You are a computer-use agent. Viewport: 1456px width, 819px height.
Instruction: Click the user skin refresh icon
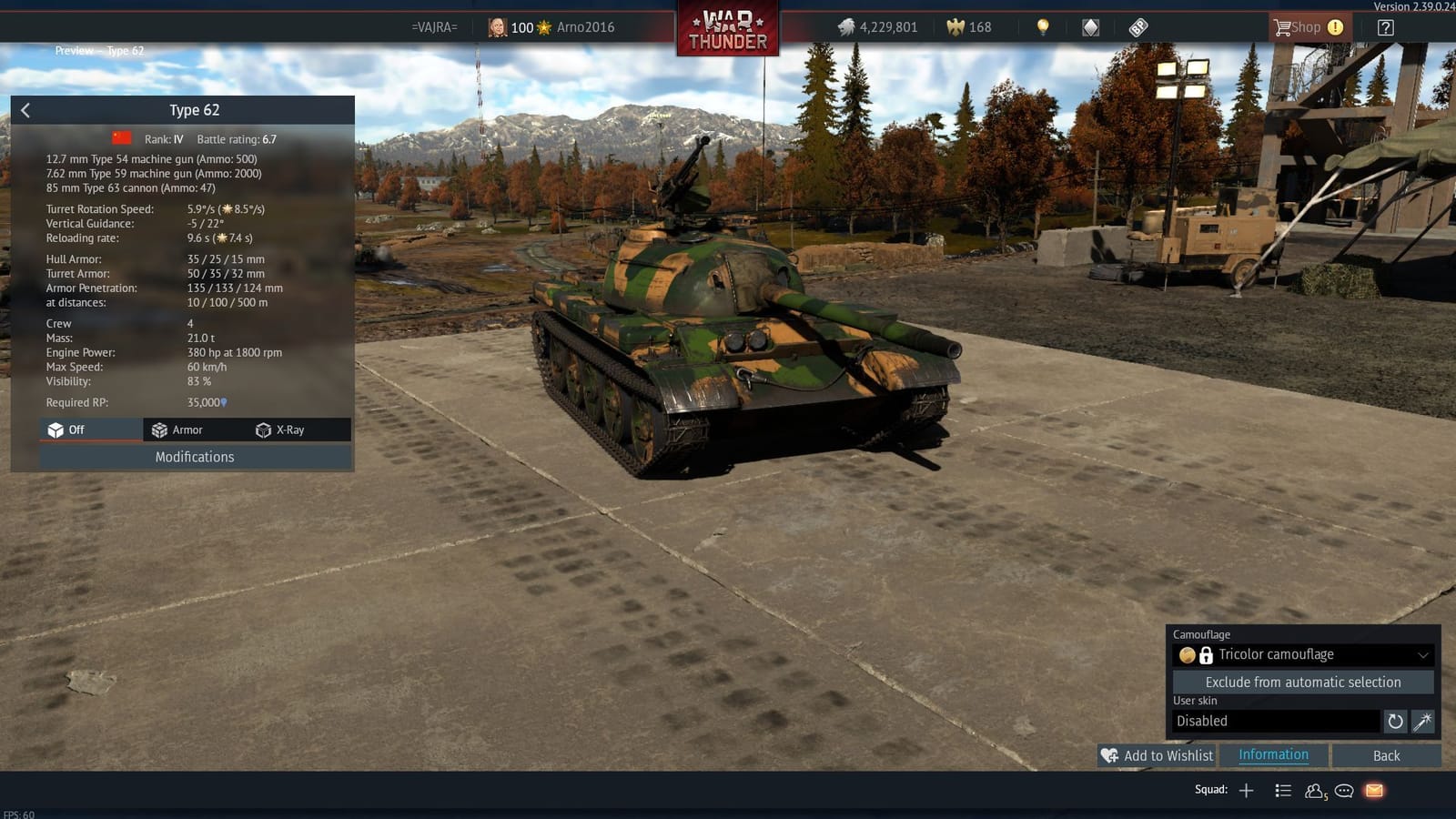1396,722
